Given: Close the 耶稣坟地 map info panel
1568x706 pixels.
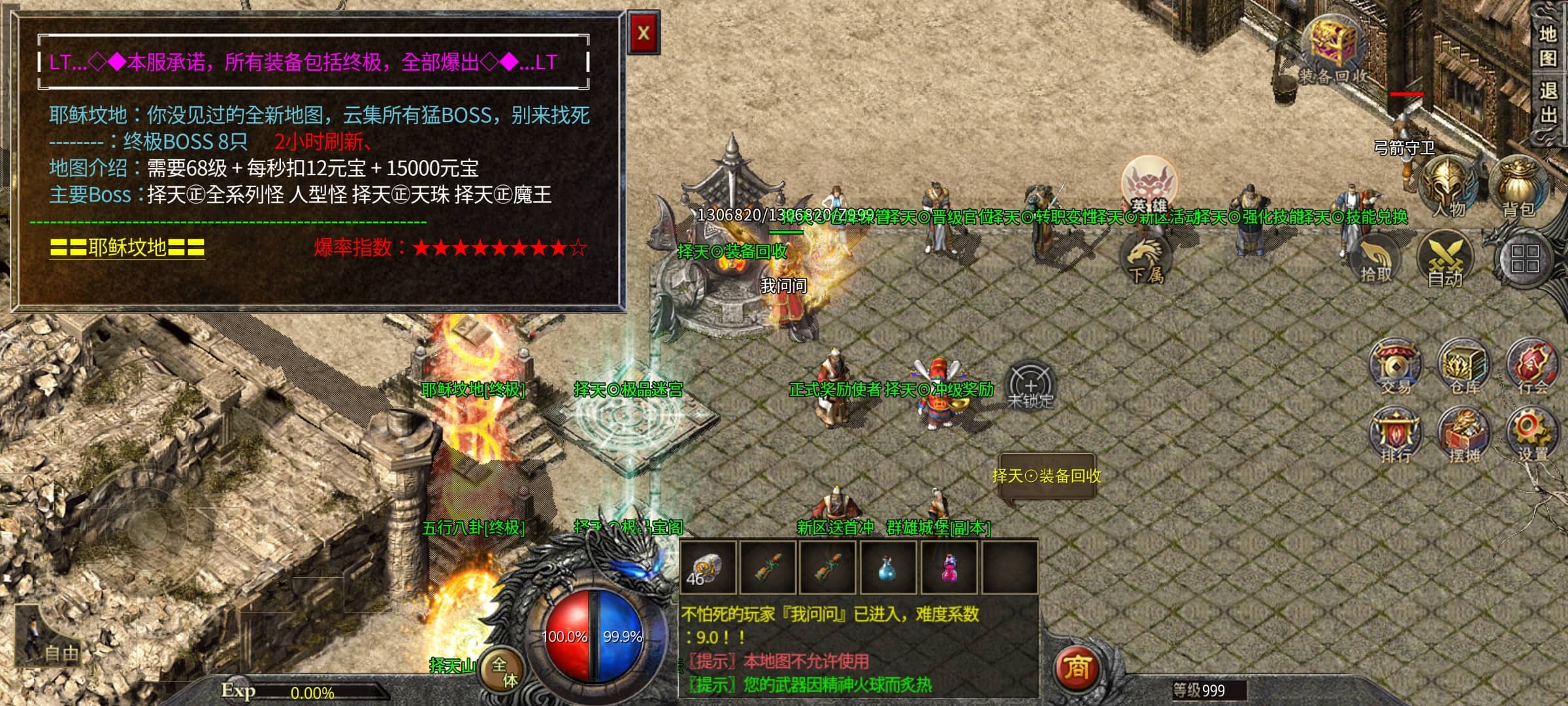Looking at the screenshot, I should pyautogui.click(x=644, y=33).
